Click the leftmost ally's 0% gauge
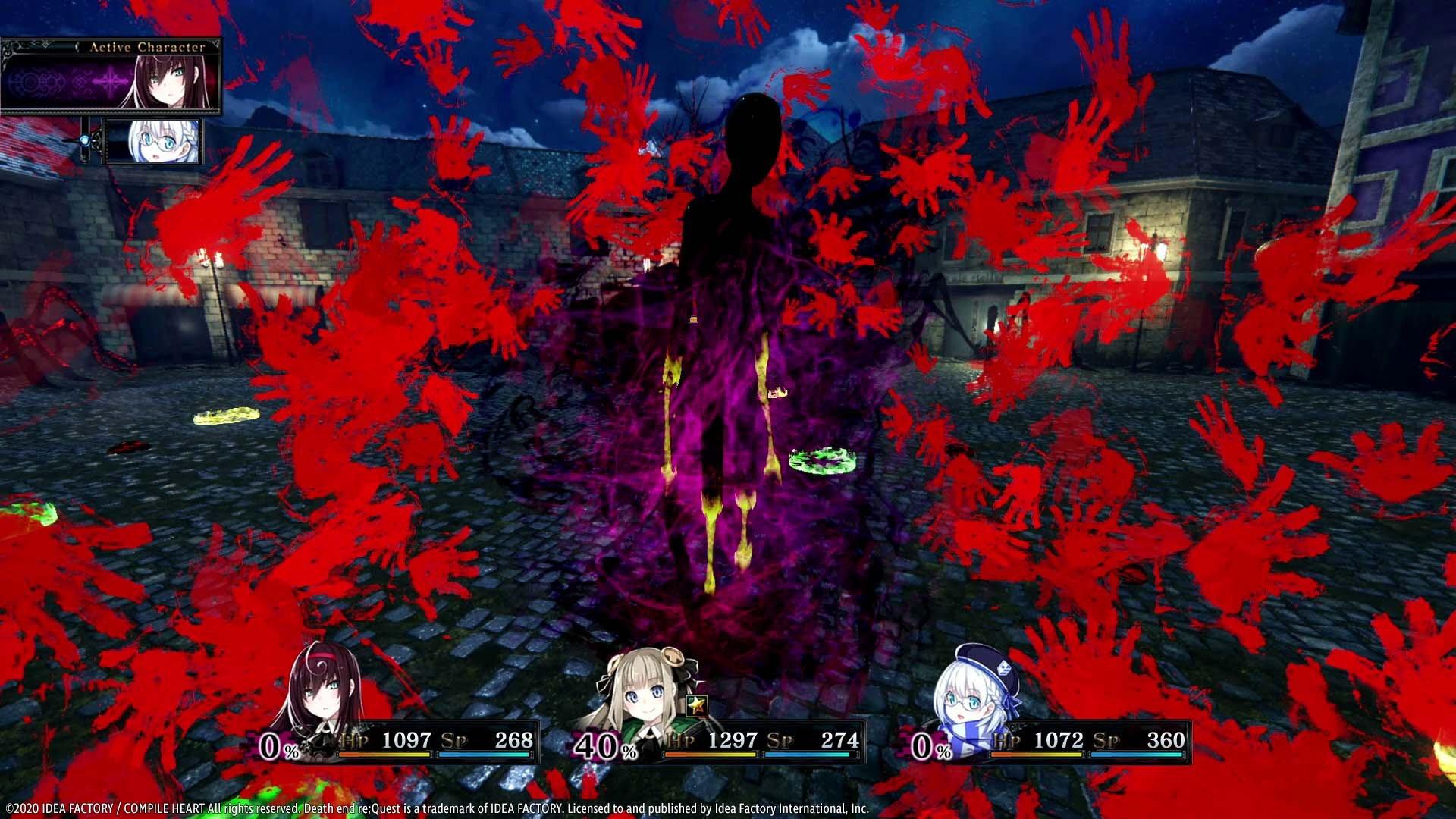Image resolution: width=1456 pixels, height=819 pixels. 275,747
